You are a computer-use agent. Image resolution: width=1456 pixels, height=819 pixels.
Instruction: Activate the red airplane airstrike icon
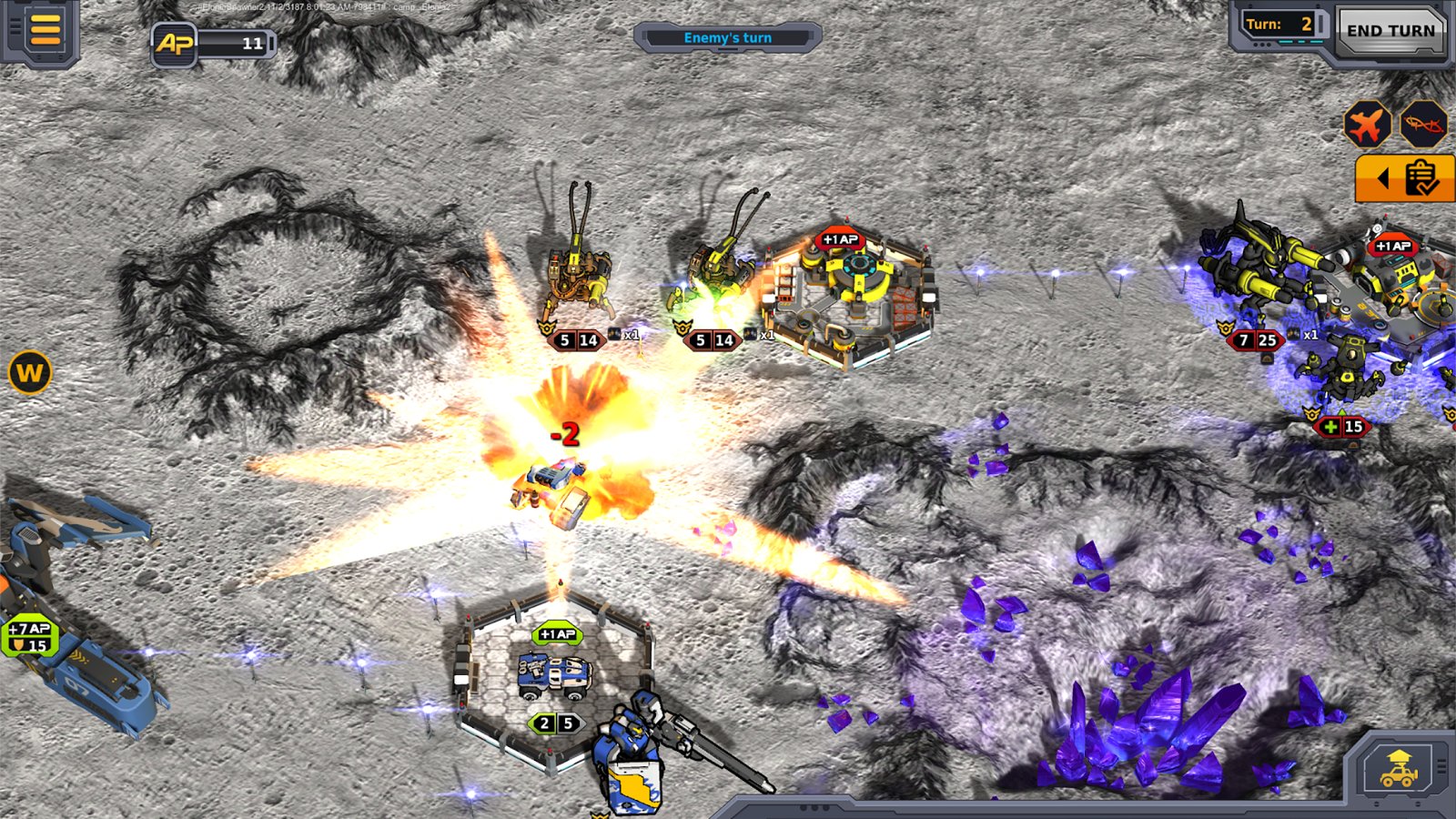coord(1366,125)
